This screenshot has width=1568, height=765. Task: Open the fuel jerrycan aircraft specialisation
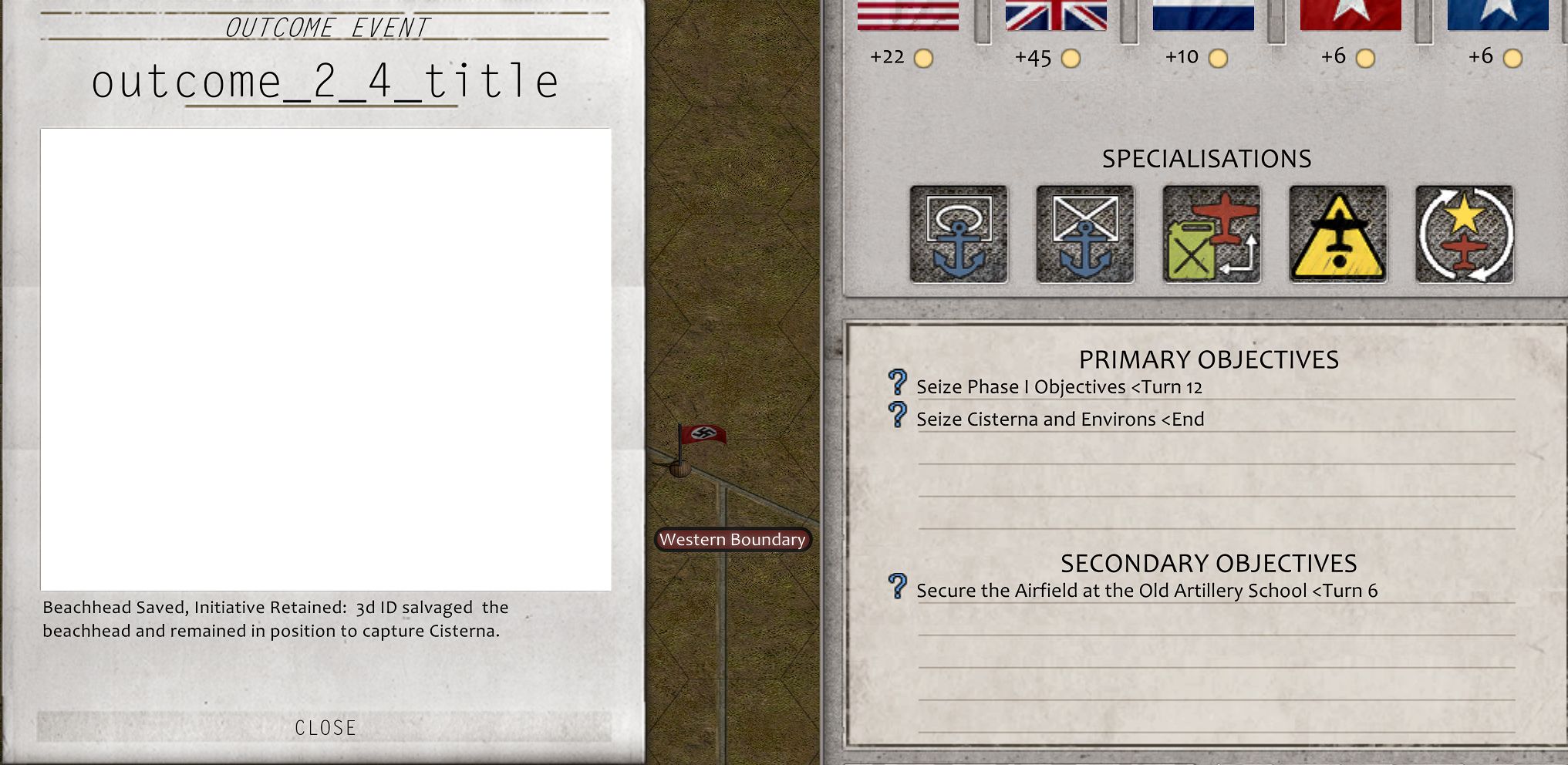(1212, 233)
